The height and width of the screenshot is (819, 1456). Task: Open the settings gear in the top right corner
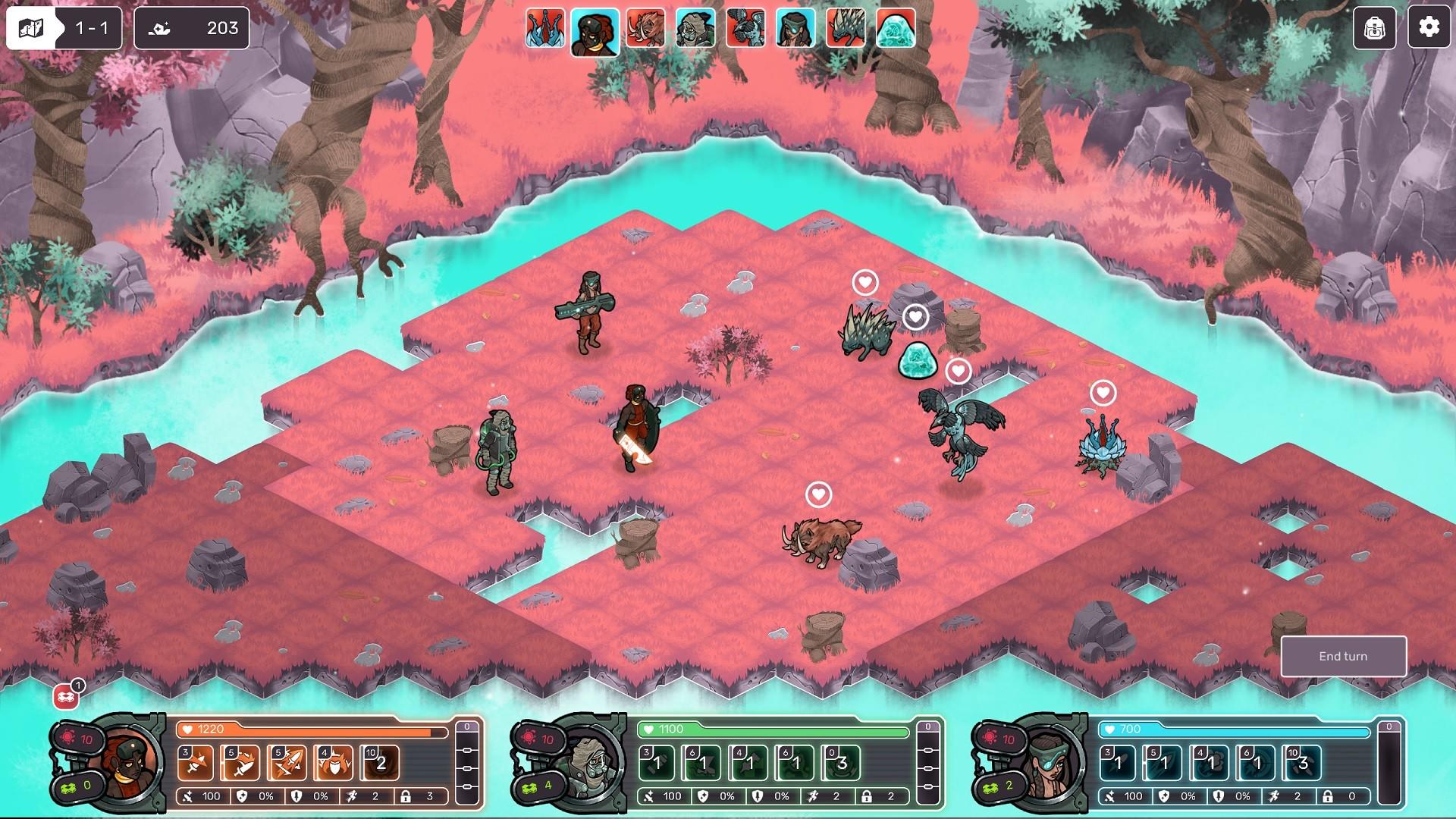pyautogui.click(x=1430, y=29)
